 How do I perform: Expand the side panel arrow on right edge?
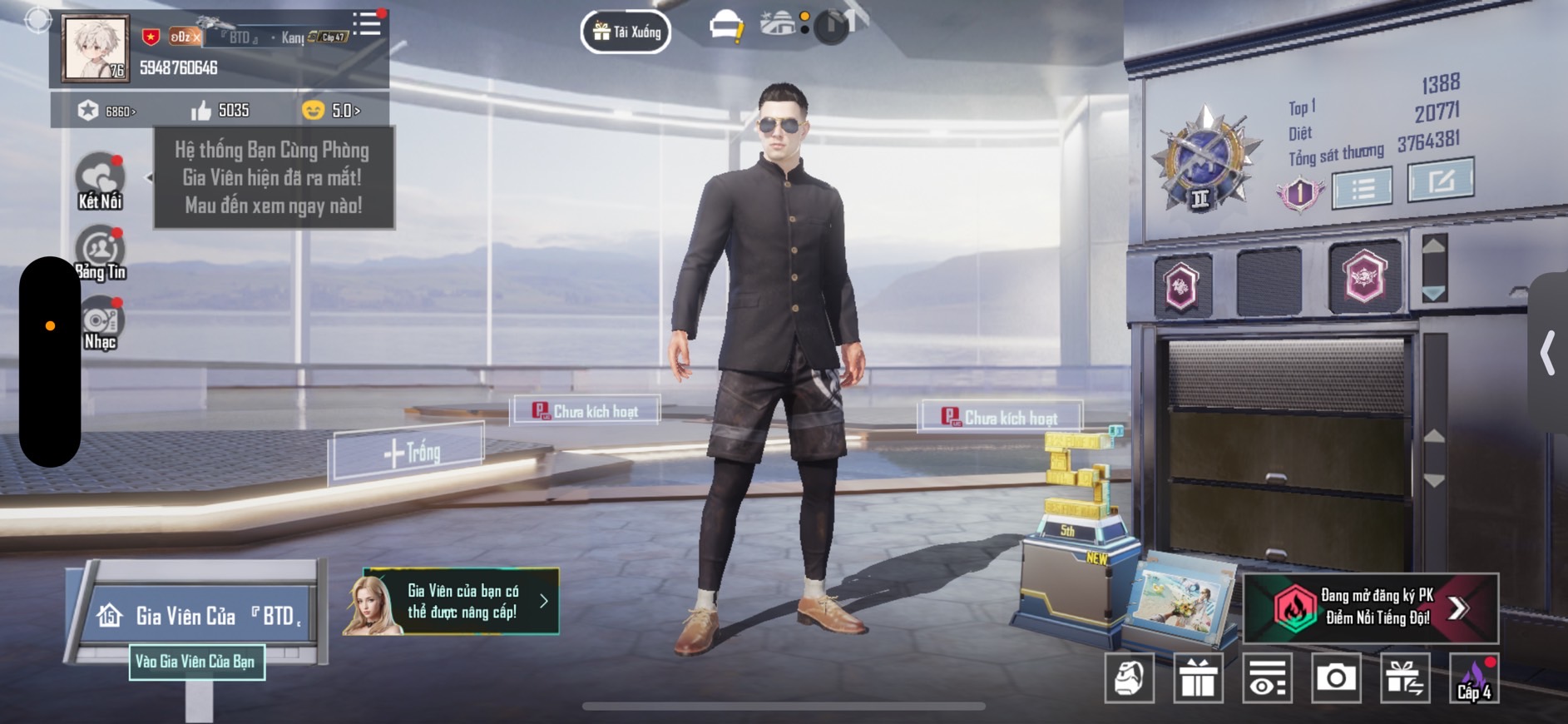coord(1548,353)
